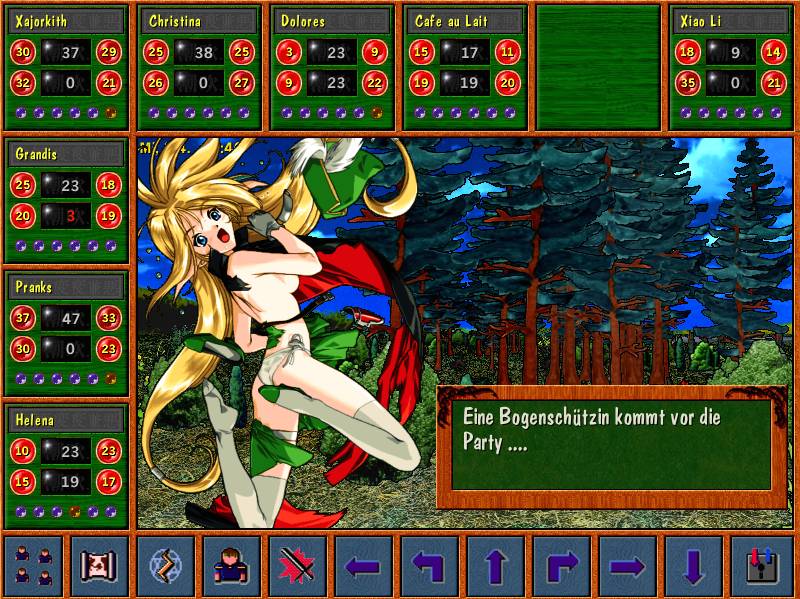
Task: Open the map scroll icon
Action: (99, 566)
